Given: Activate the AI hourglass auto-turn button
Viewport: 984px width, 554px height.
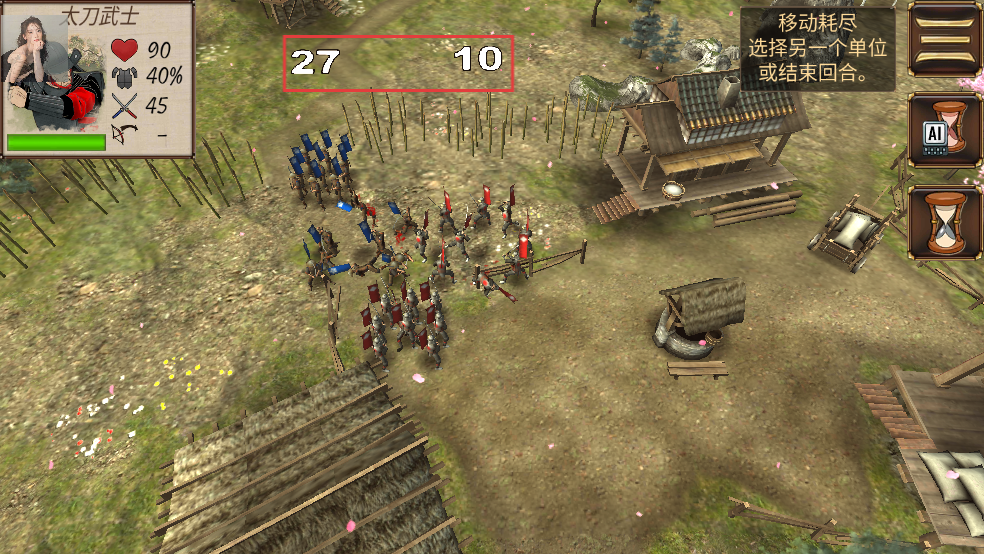Looking at the screenshot, I should click(x=945, y=130).
